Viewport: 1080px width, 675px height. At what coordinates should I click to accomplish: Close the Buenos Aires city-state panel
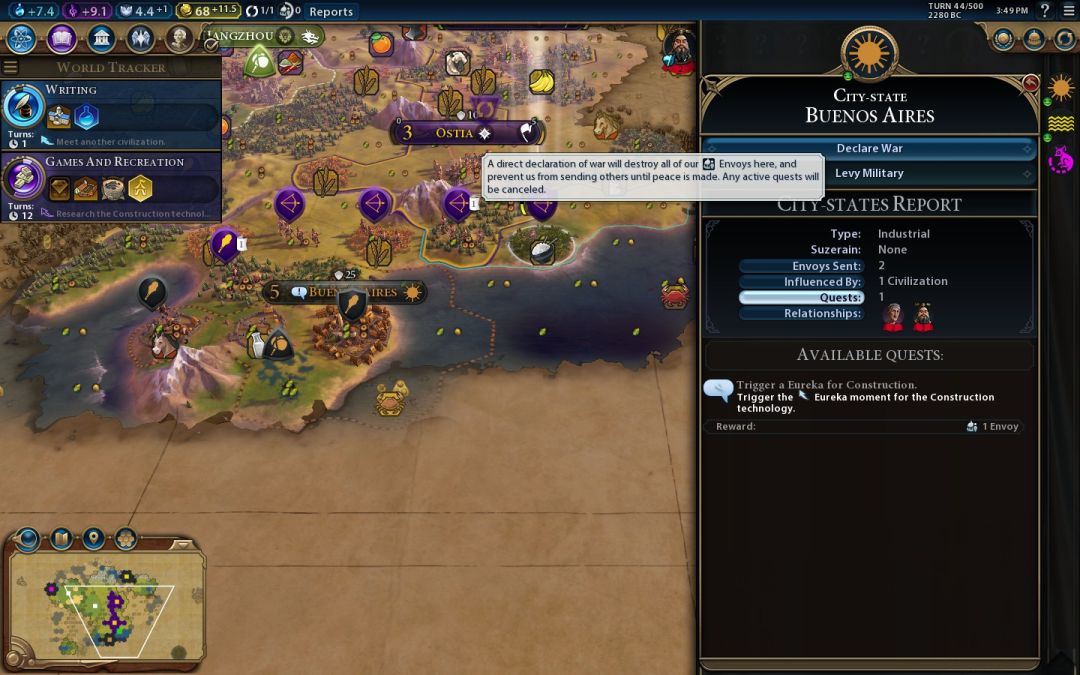1030,84
